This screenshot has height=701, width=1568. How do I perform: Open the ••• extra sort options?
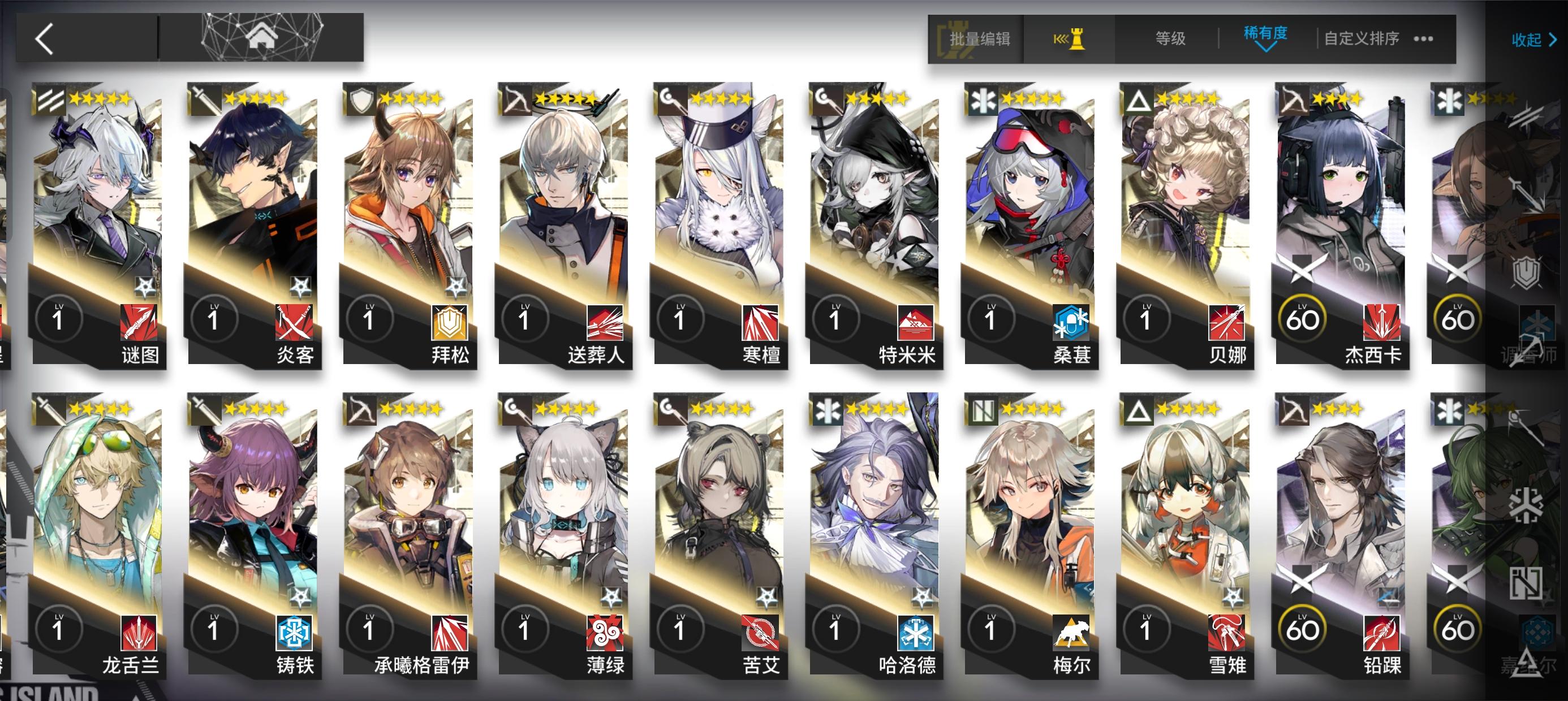(x=1423, y=38)
